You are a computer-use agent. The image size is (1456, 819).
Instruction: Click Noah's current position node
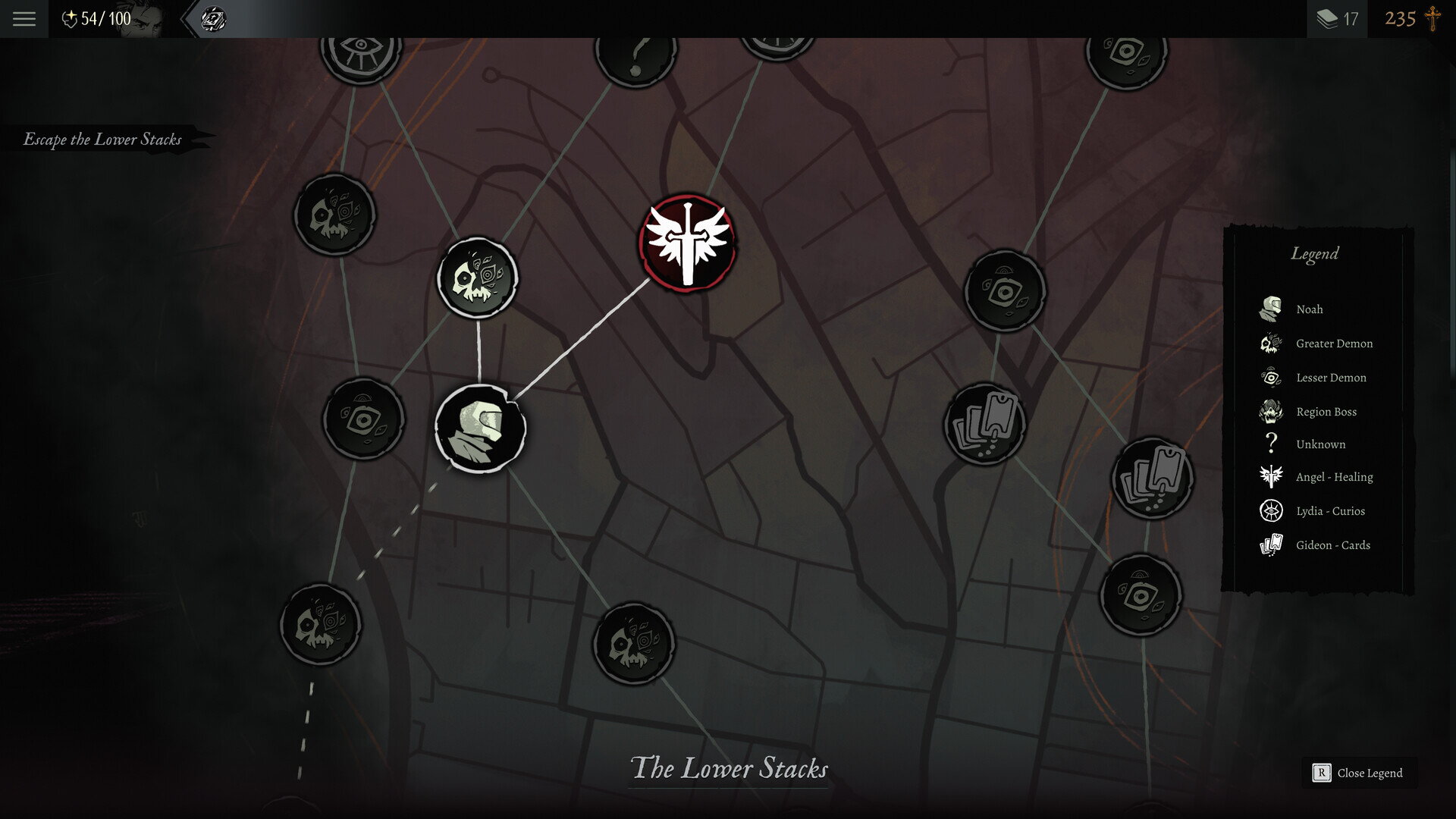[x=480, y=428]
